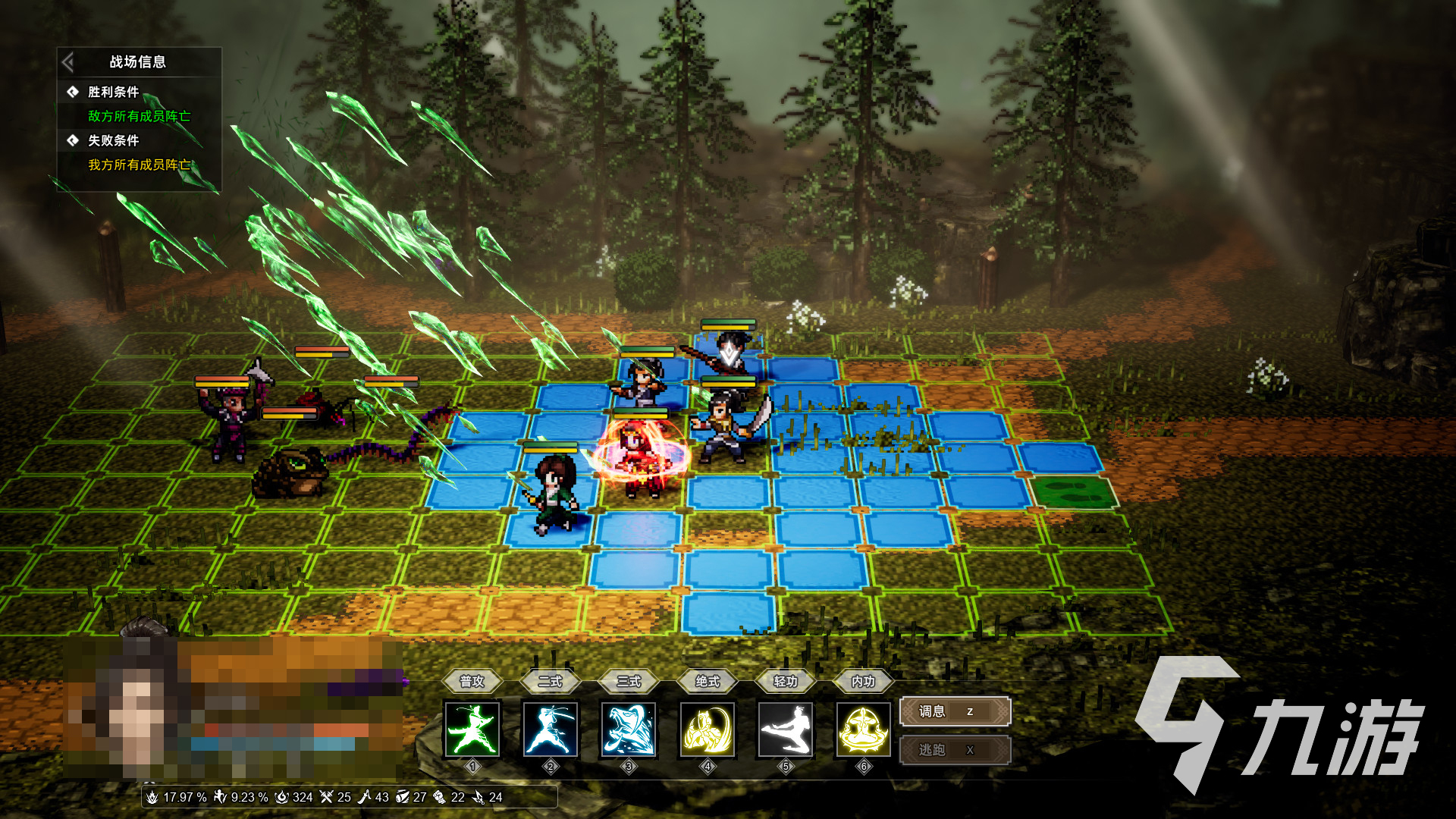The height and width of the screenshot is (819, 1456).
Task: Select the 三式 skill icon
Action: [629, 730]
